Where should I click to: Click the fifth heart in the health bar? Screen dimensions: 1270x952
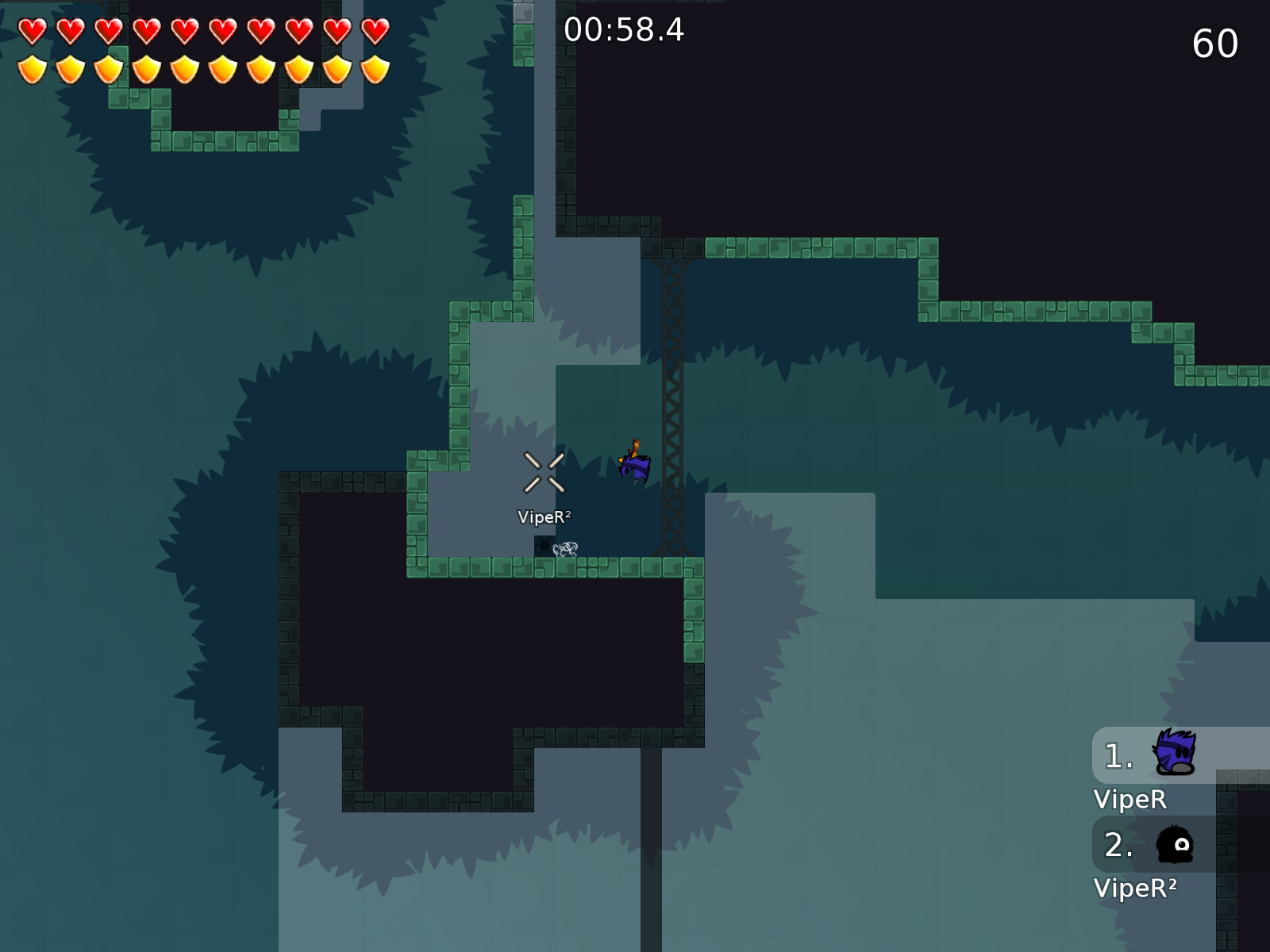pyautogui.click(x=184, y=32)
